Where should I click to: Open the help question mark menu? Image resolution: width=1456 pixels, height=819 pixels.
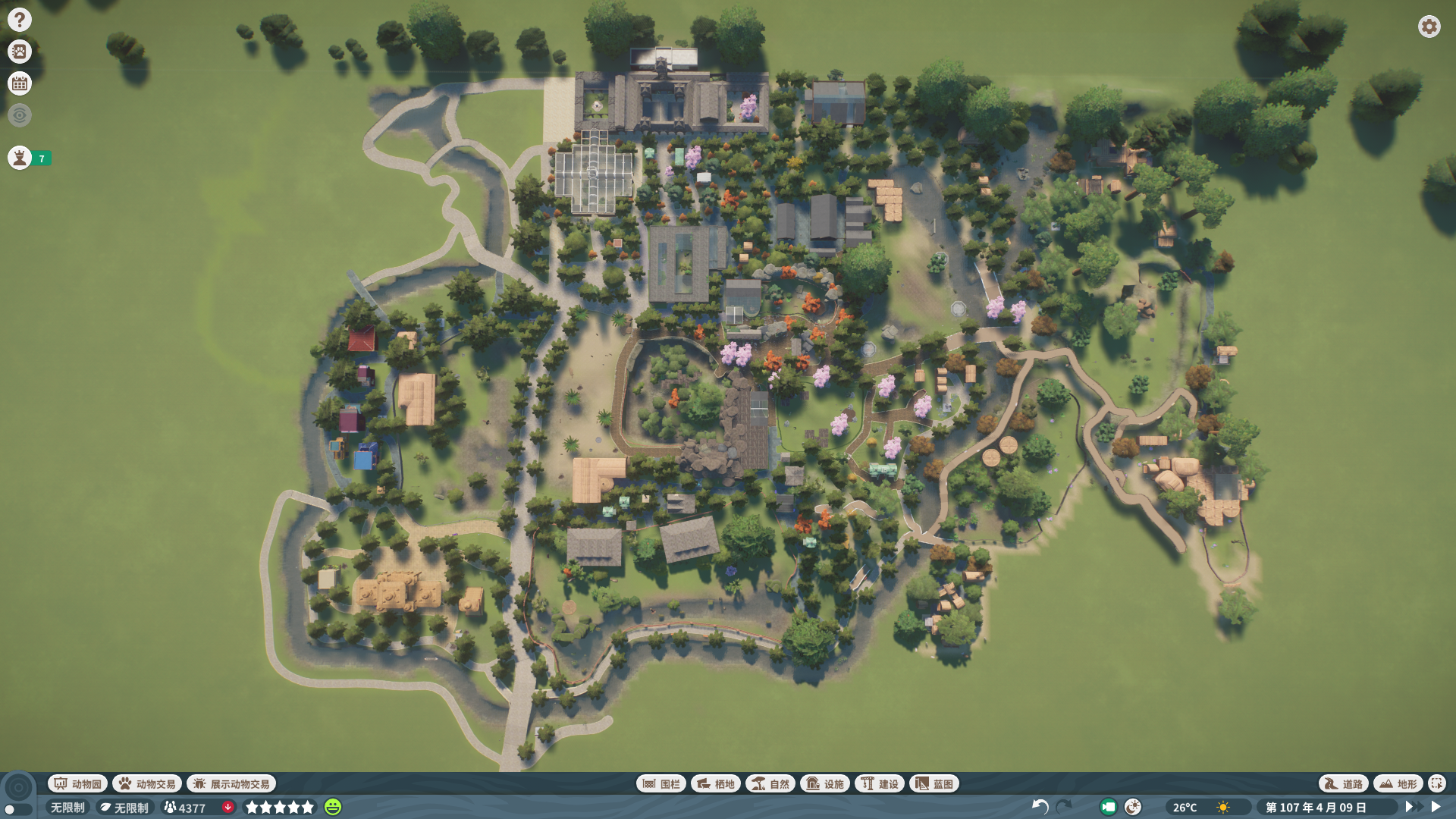[20, 20]
